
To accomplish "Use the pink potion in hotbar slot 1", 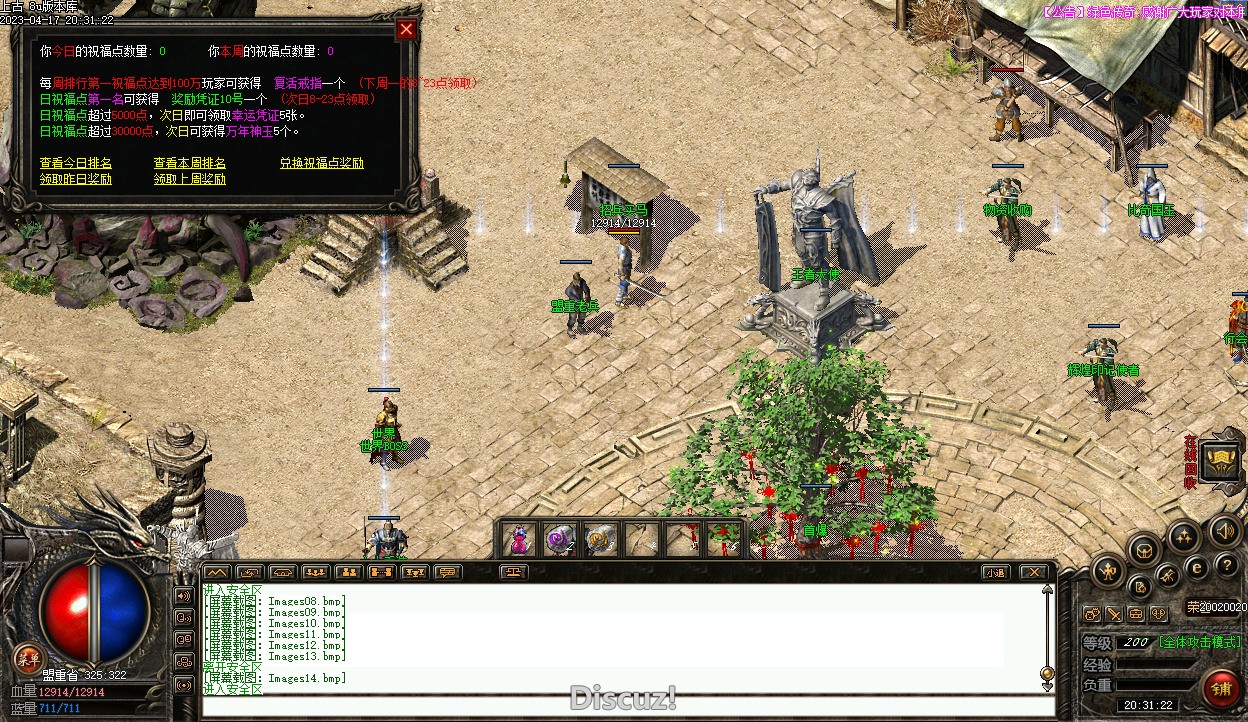I will click(x=520, y=540).
